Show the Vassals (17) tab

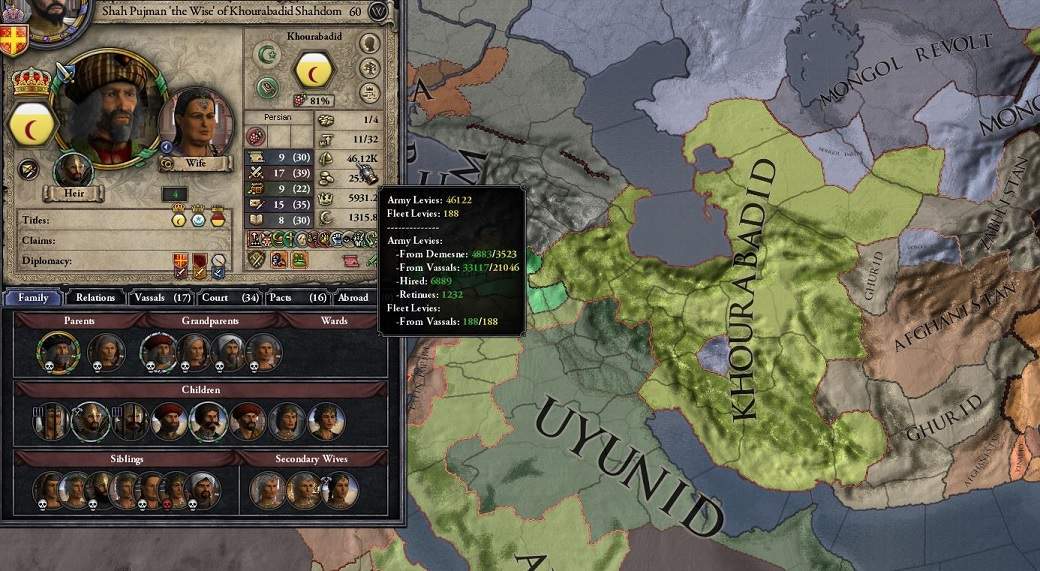point(162,297)
